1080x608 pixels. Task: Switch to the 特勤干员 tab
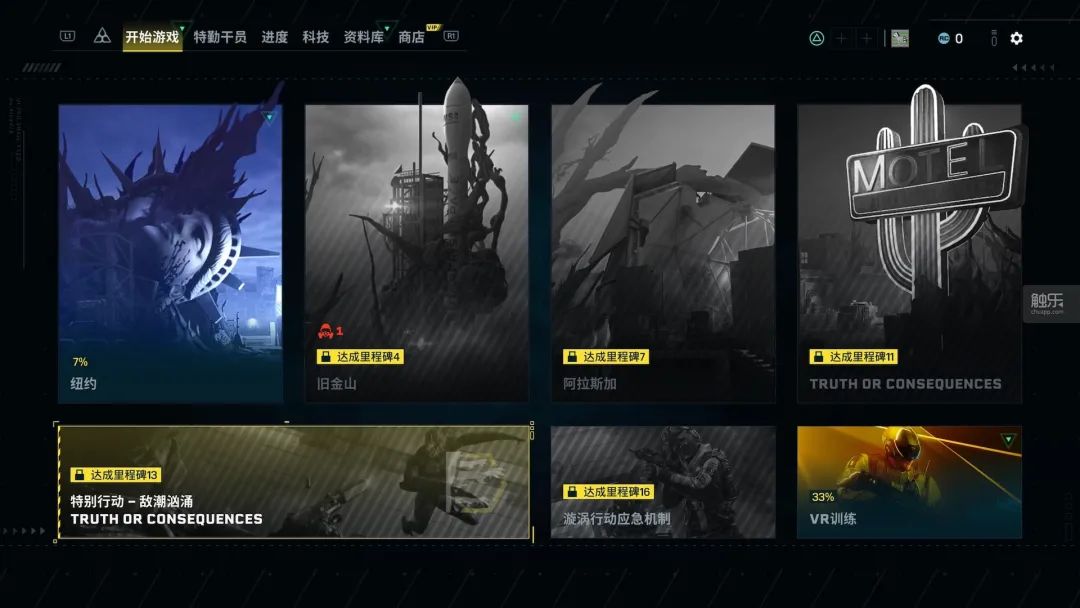coord(220,37)
